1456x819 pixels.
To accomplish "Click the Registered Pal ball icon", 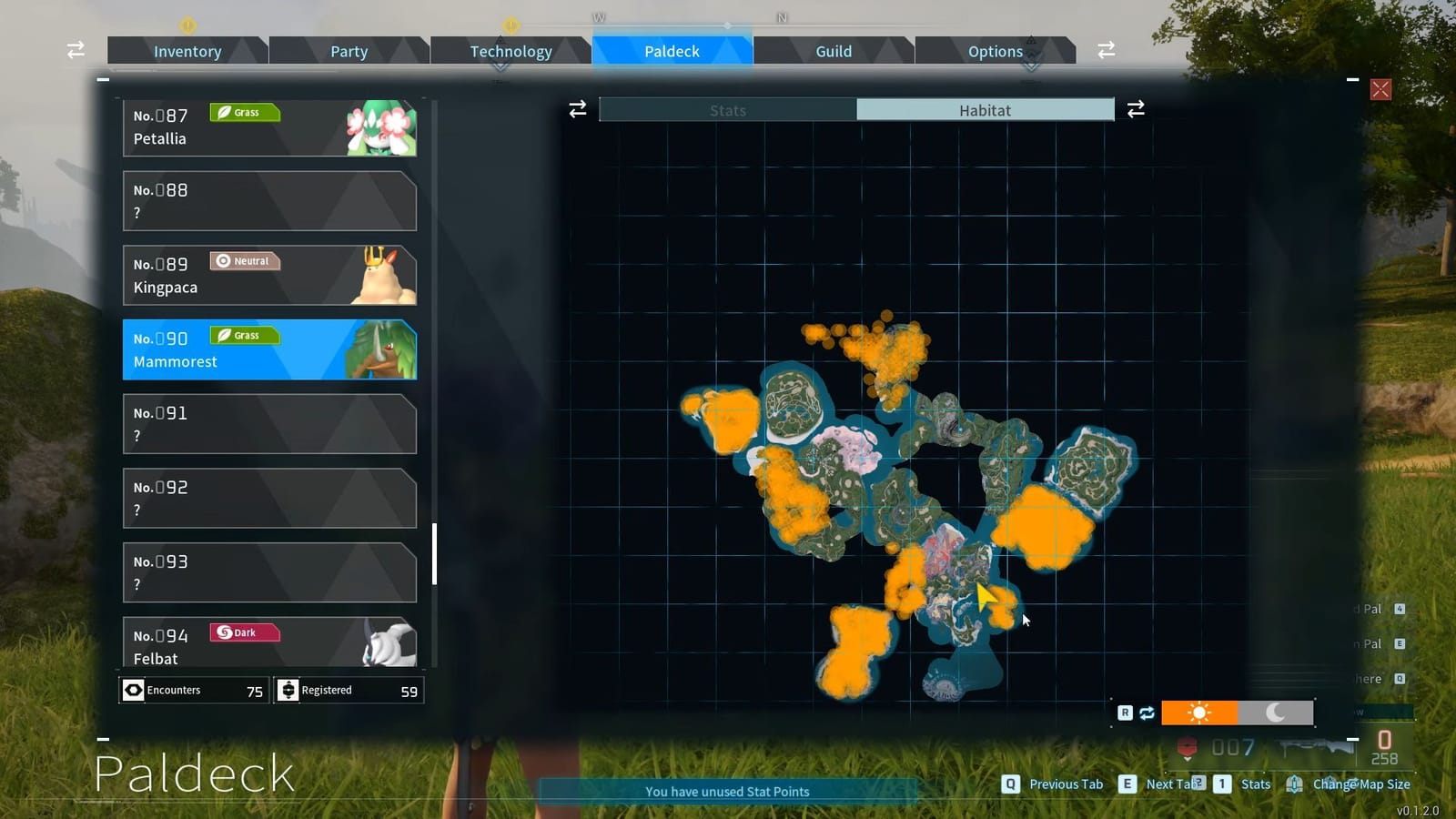I will 288,690.
